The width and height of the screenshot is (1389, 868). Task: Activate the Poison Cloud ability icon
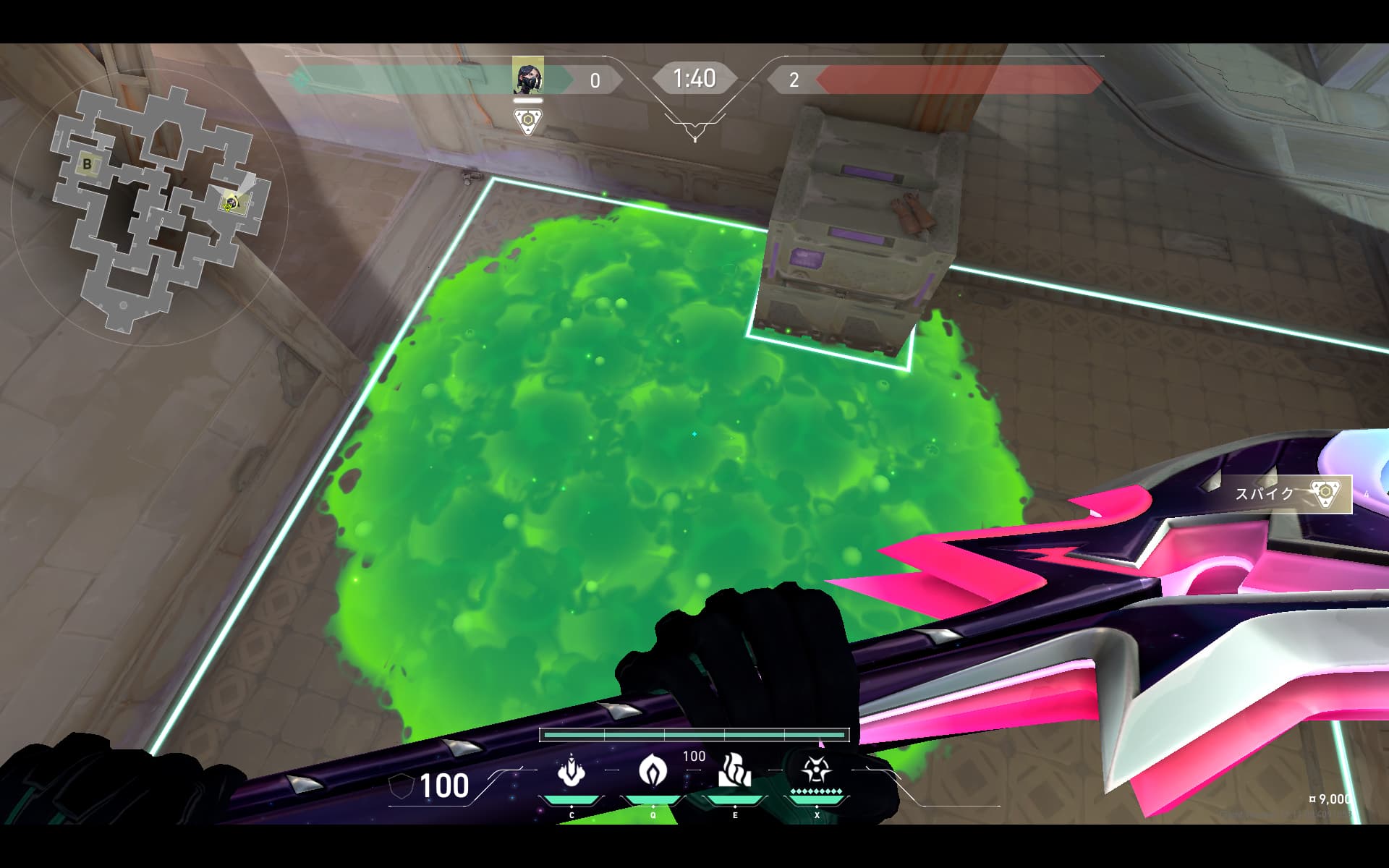653,770
